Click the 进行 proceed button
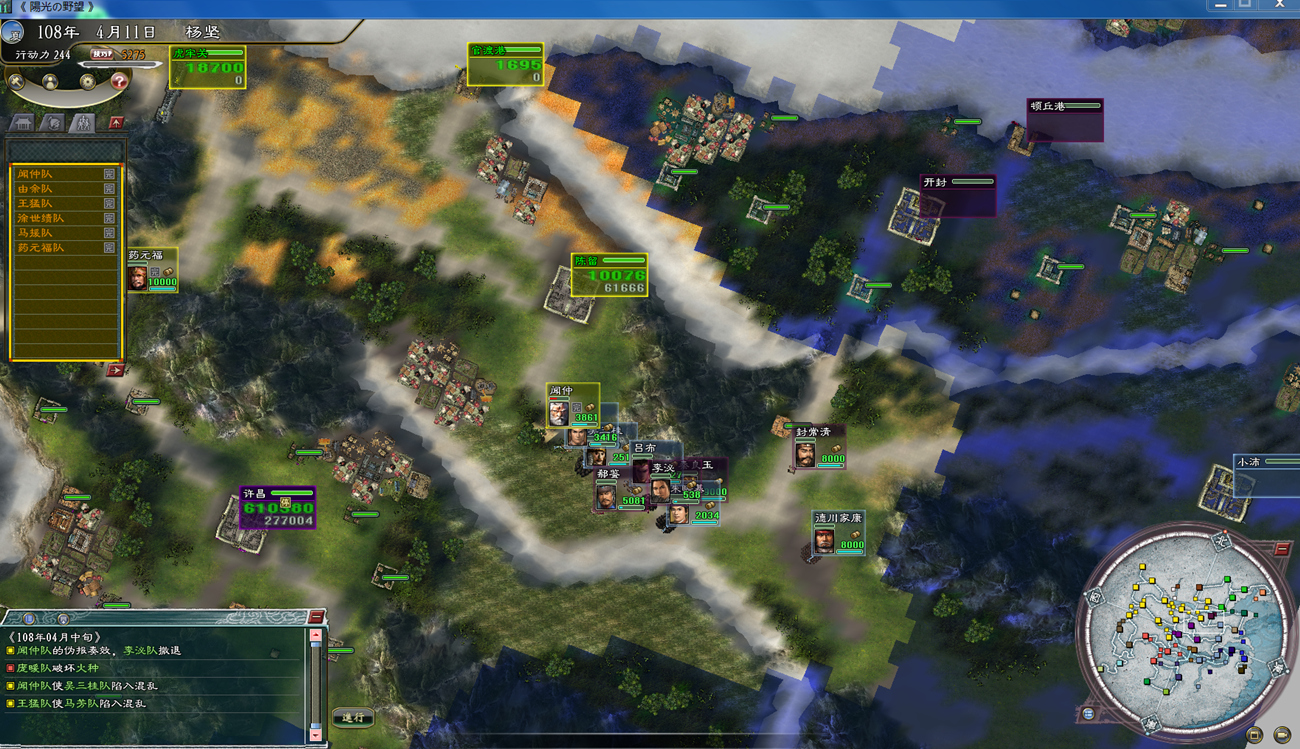 (x=353, y=717)
